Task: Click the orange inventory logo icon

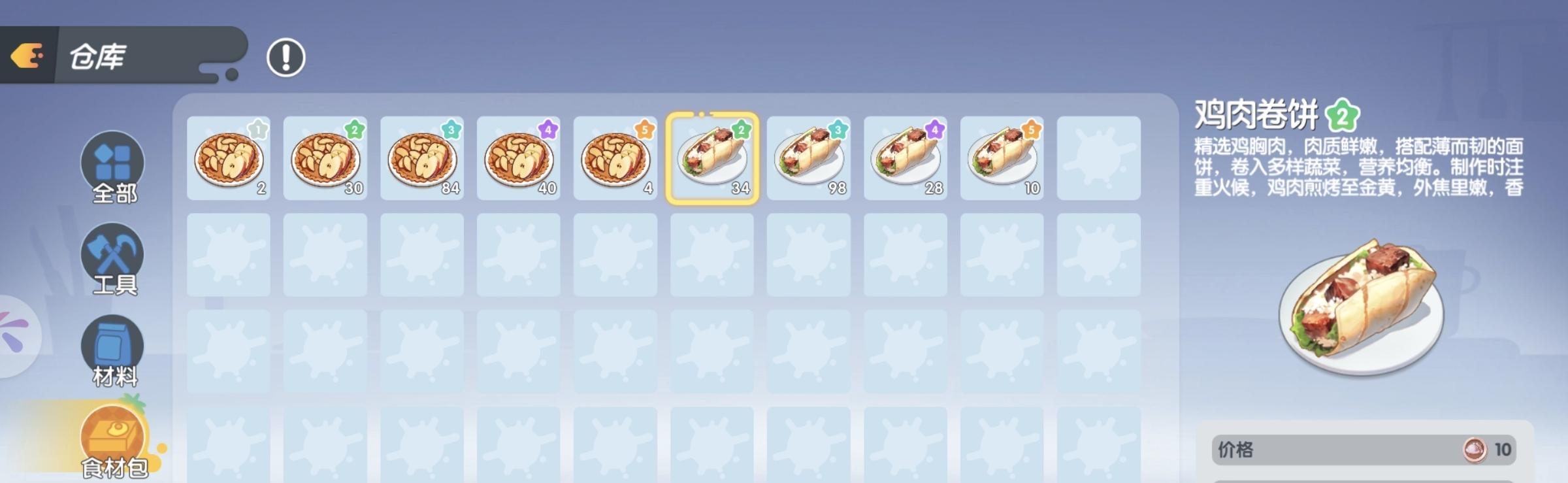Action: (27, 56)
